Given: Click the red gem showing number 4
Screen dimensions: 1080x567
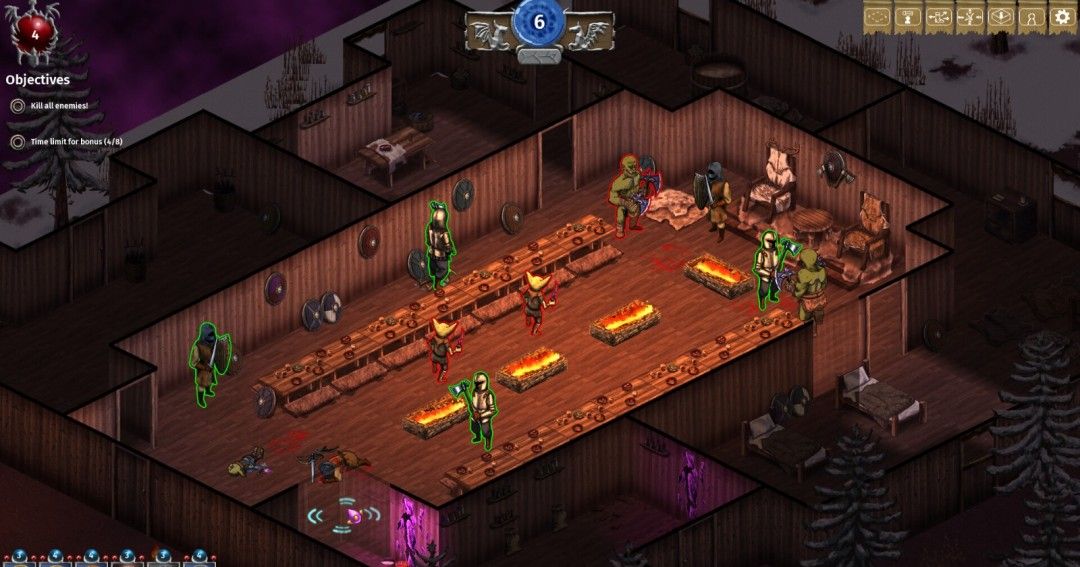Looking at the screenshot, I should [33, 28].
